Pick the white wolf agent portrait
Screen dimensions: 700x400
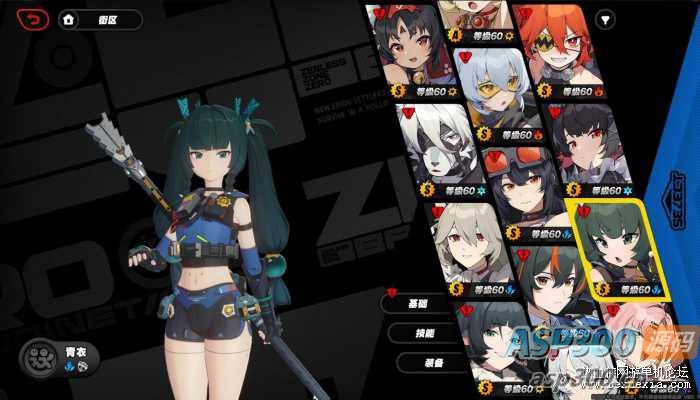pyautogui.click(x=434, y=148)
